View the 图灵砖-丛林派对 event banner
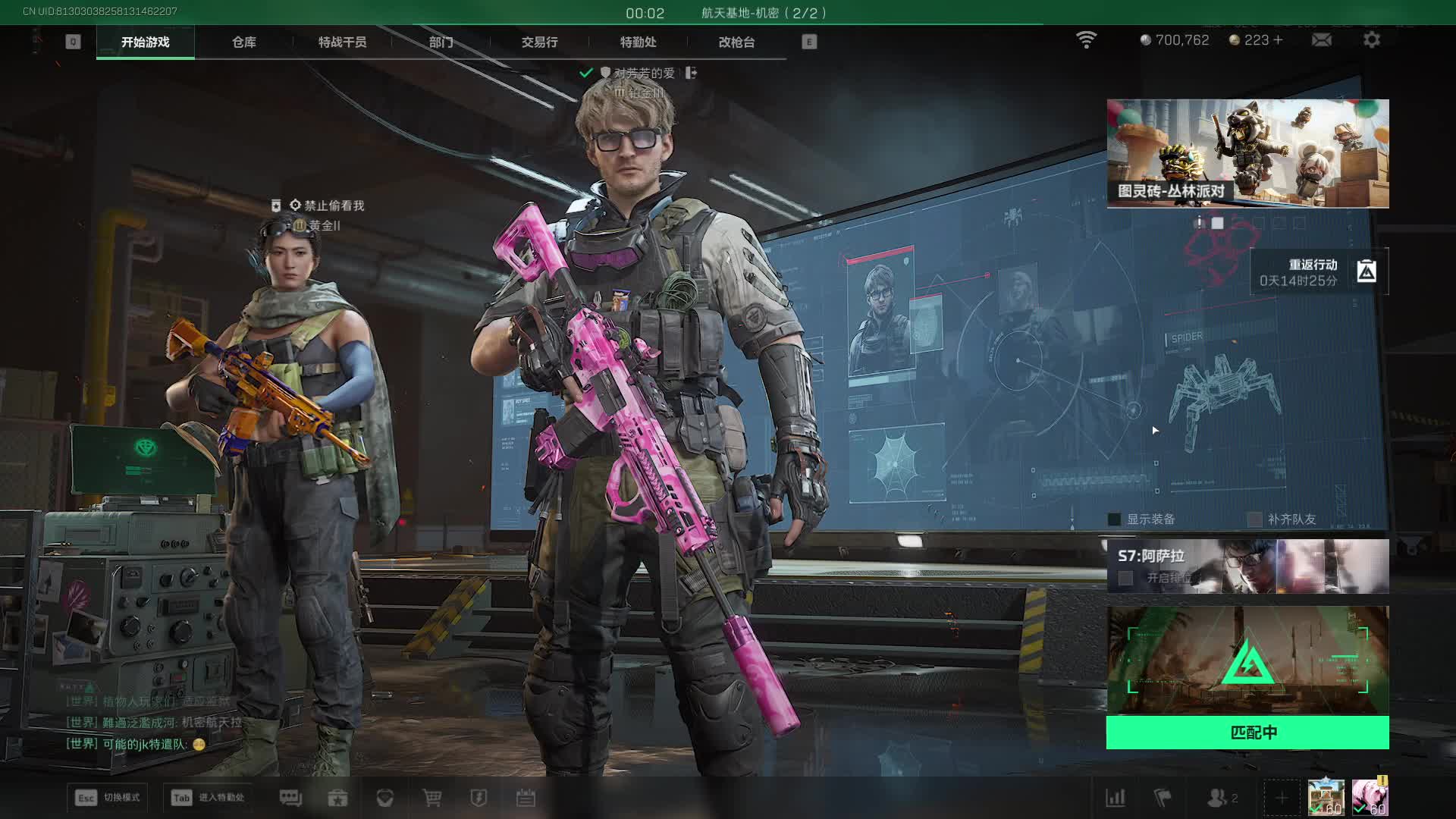This screenshot has height=819, width=1456. coord(1247,153)
